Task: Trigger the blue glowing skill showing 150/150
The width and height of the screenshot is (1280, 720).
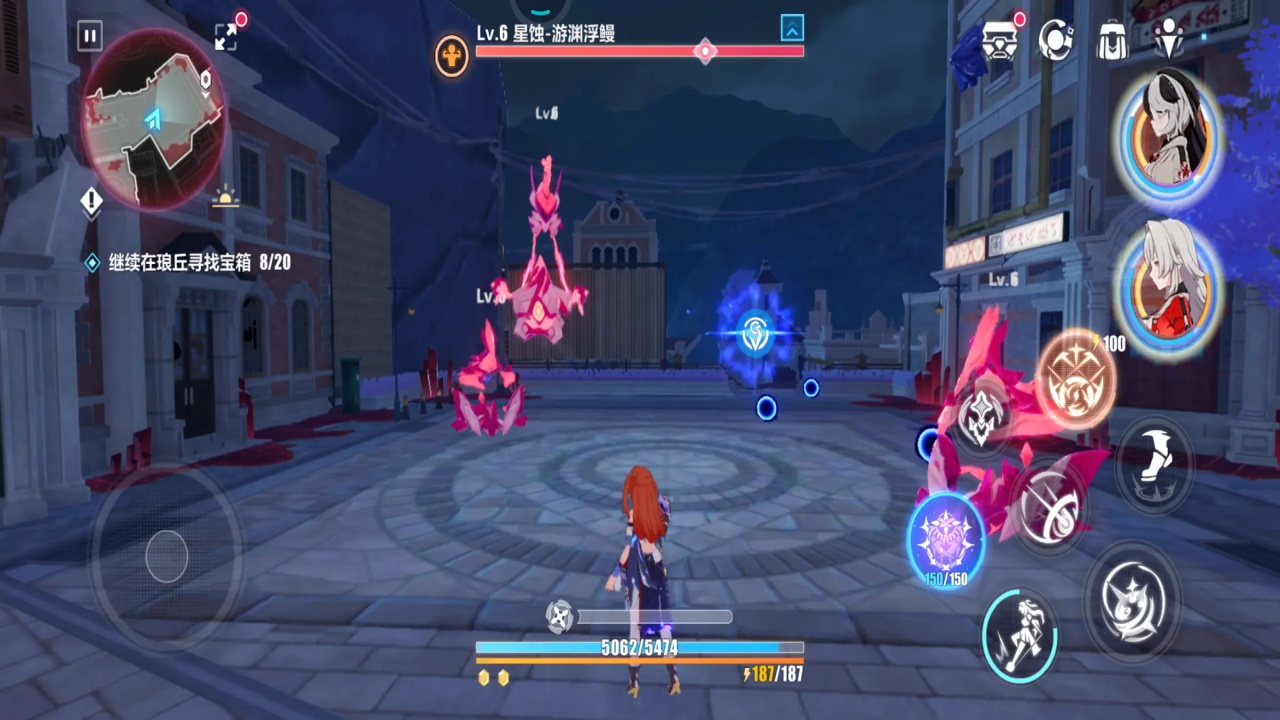Action: (946, 538)
